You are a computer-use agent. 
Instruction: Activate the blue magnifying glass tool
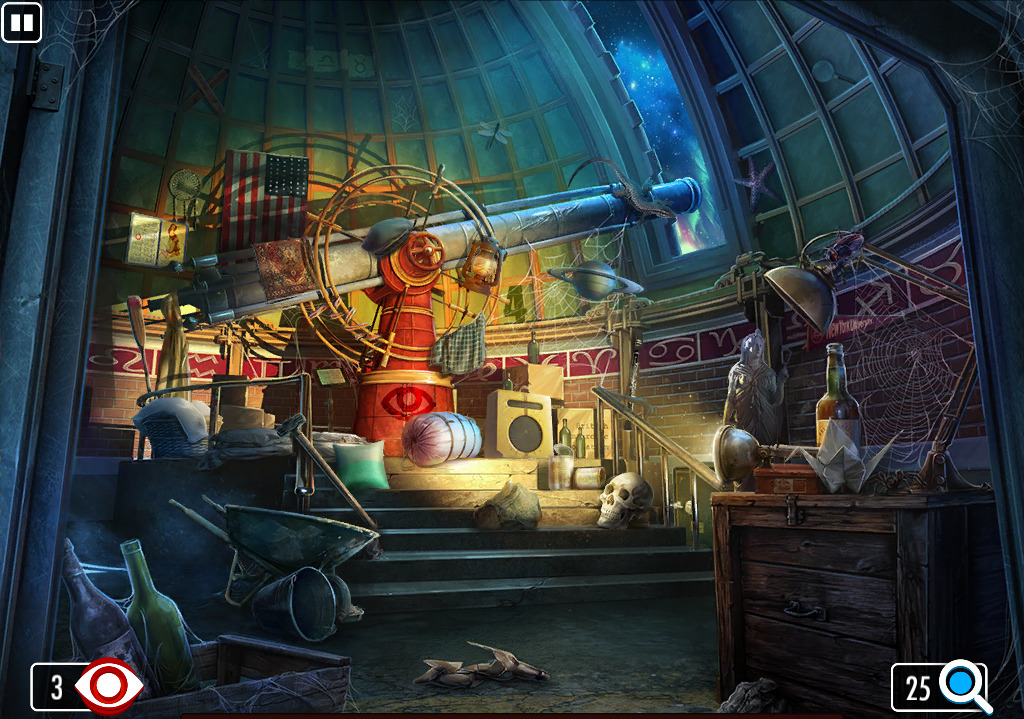[963, 686]
